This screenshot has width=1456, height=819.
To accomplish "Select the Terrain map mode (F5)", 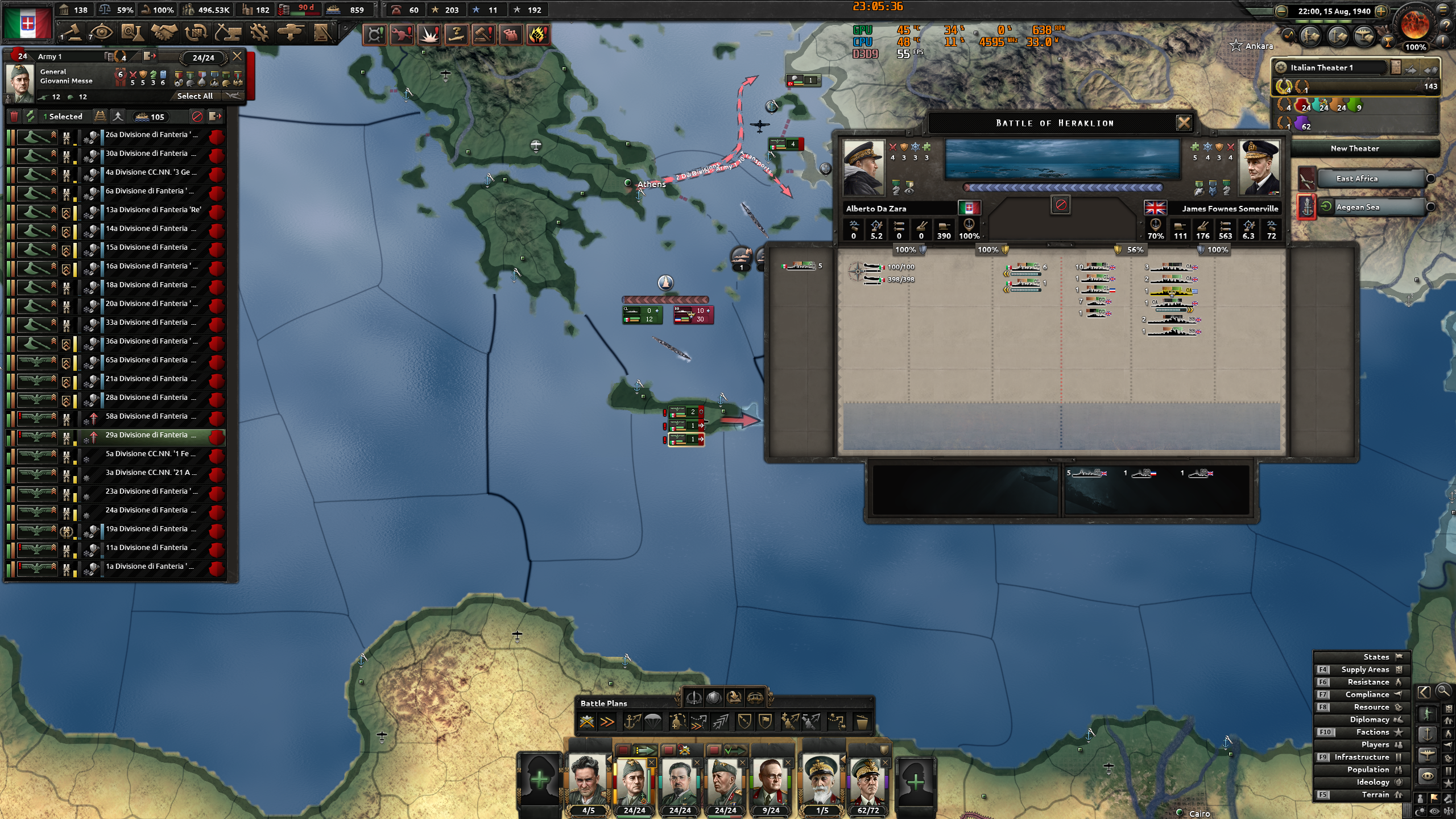I will [1376, 794].
